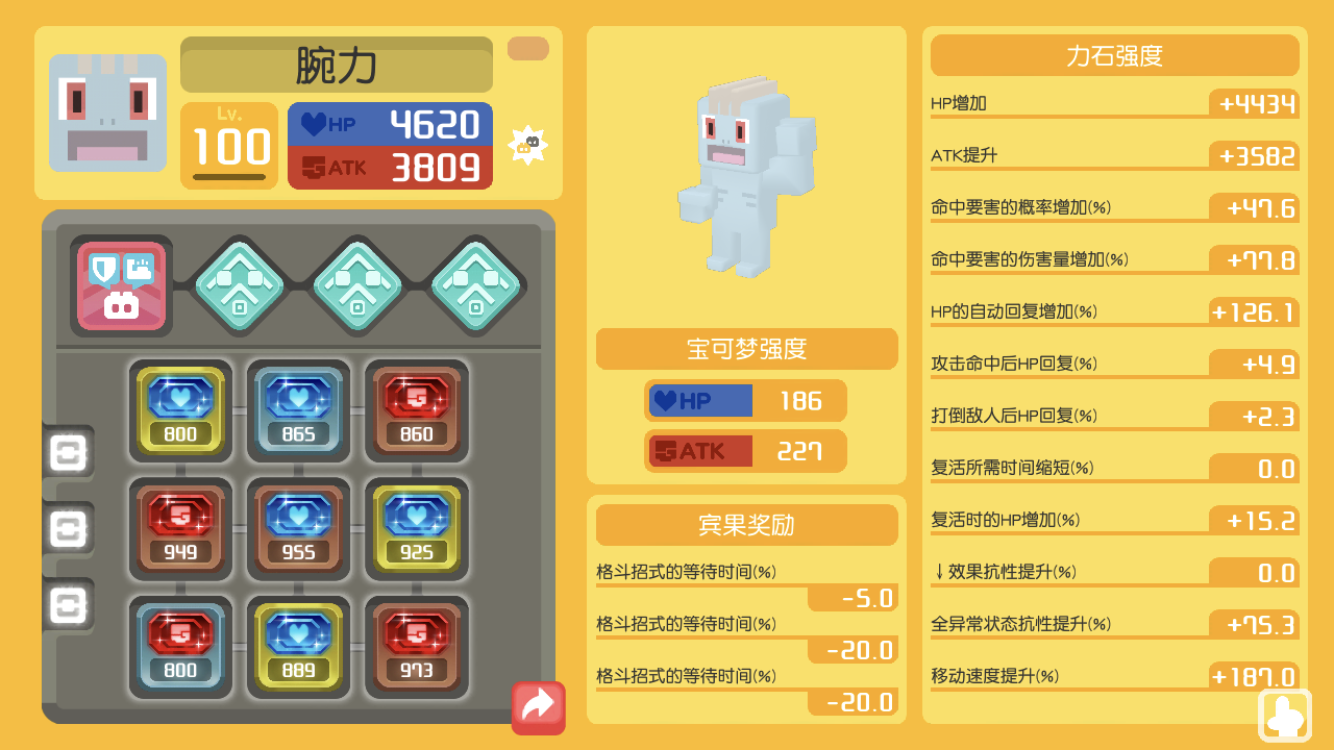Expand the 力石强度 panel header
Image resolution: width=1334 pixels, height=750 pixels.
1114,56
